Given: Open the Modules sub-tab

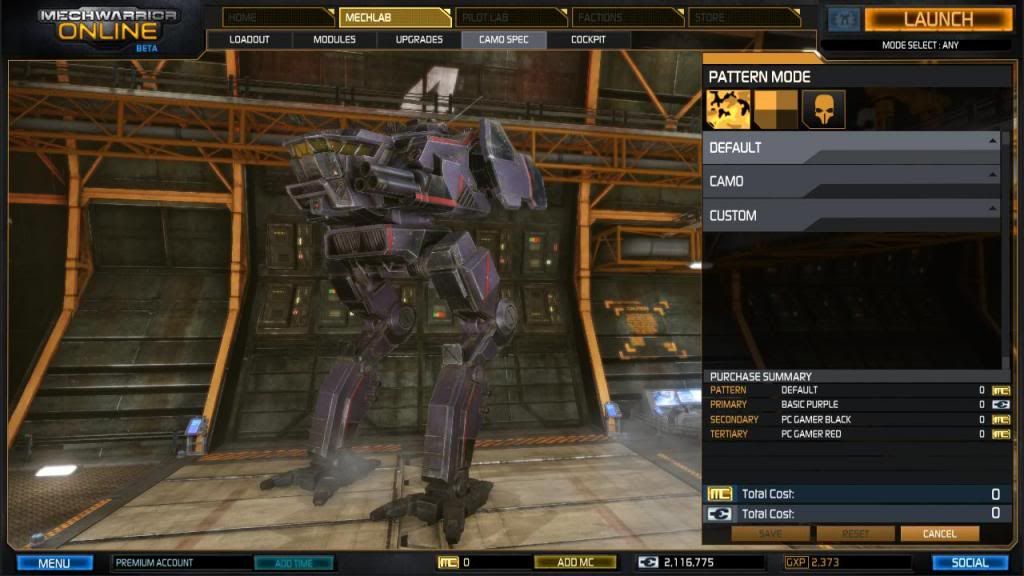Looking at the screenshot, I should tap(335, 39).
